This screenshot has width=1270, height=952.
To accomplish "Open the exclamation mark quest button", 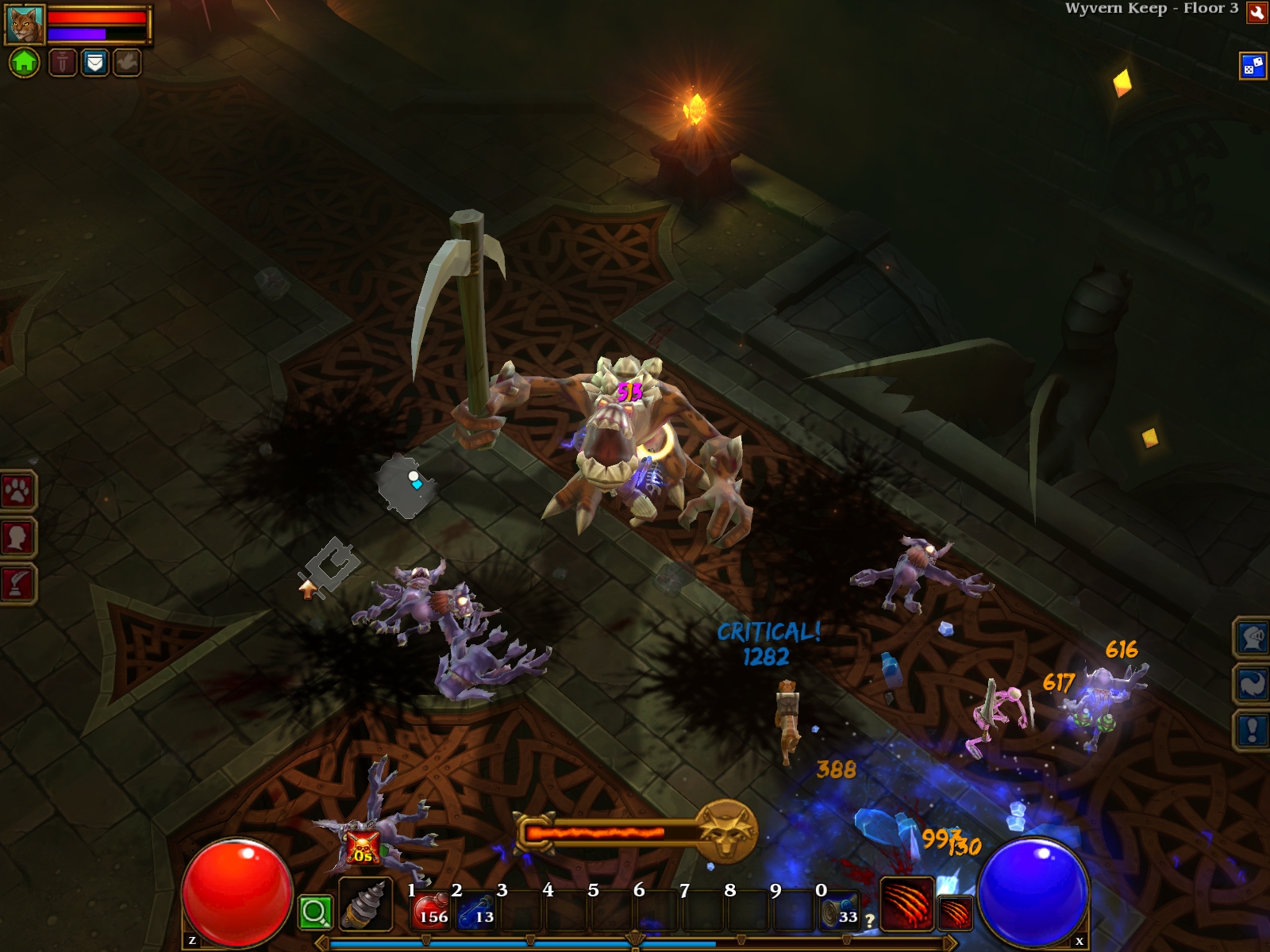I will [1252, 729].
